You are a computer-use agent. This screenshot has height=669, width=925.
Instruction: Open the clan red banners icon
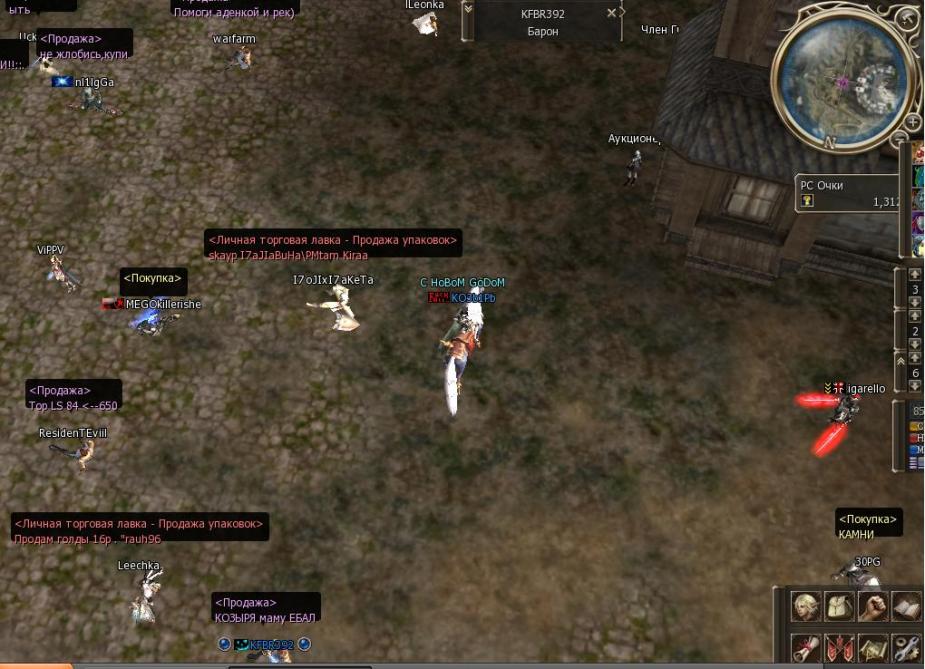839,648
